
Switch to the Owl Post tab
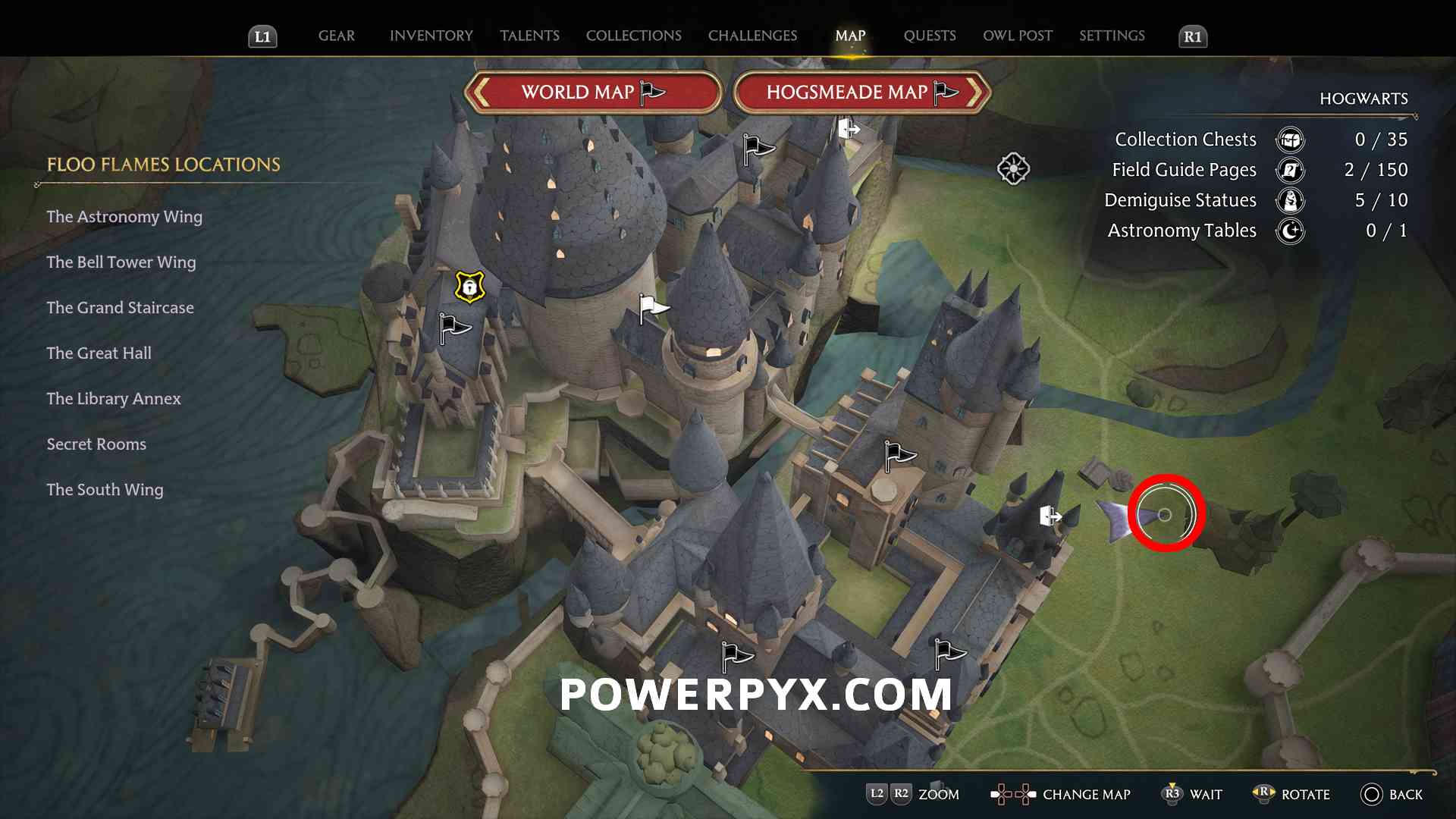coord(1017,36)
